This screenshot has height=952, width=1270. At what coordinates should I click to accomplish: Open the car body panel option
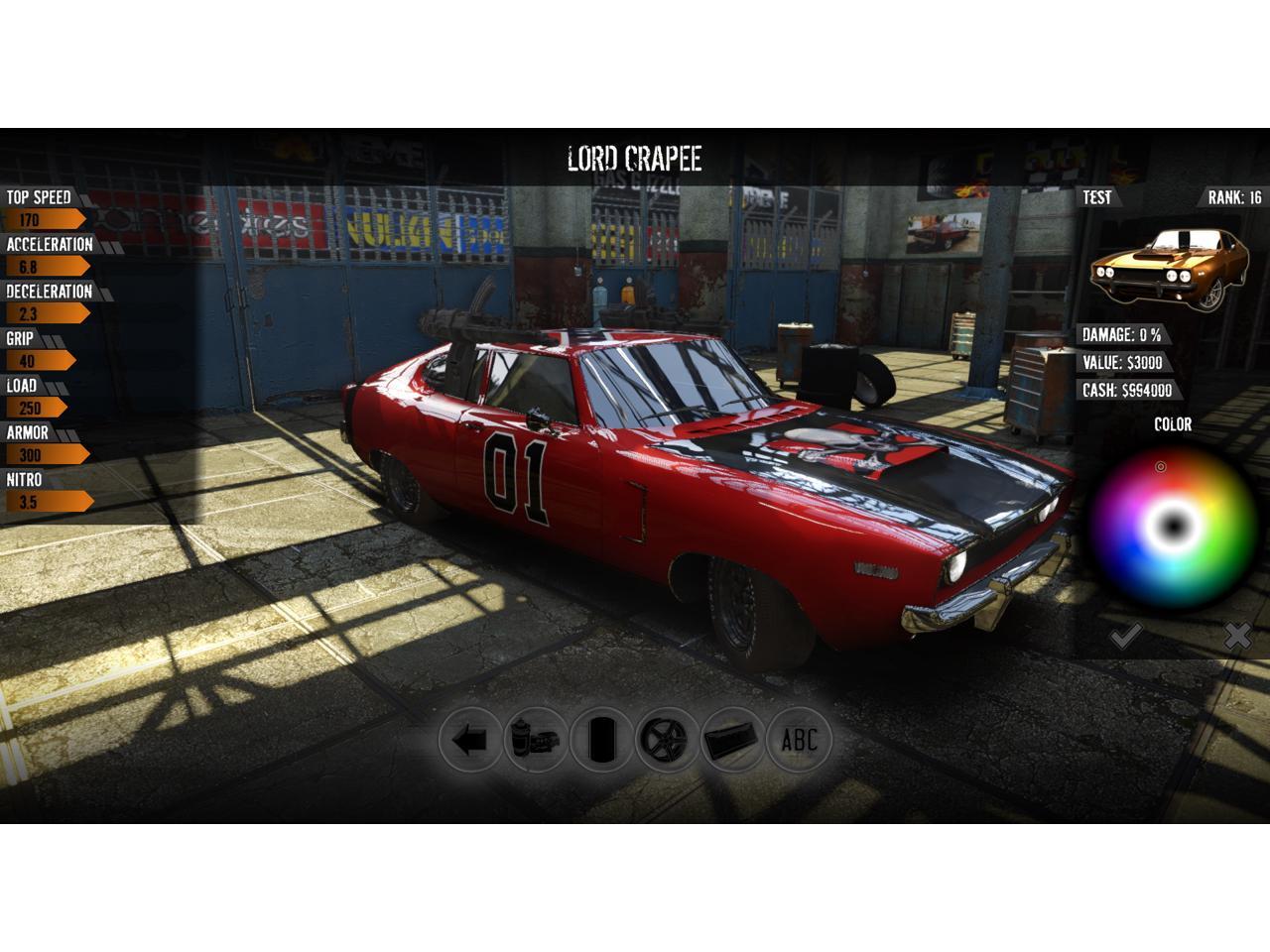pyautogui.click(x=733, y=740)
